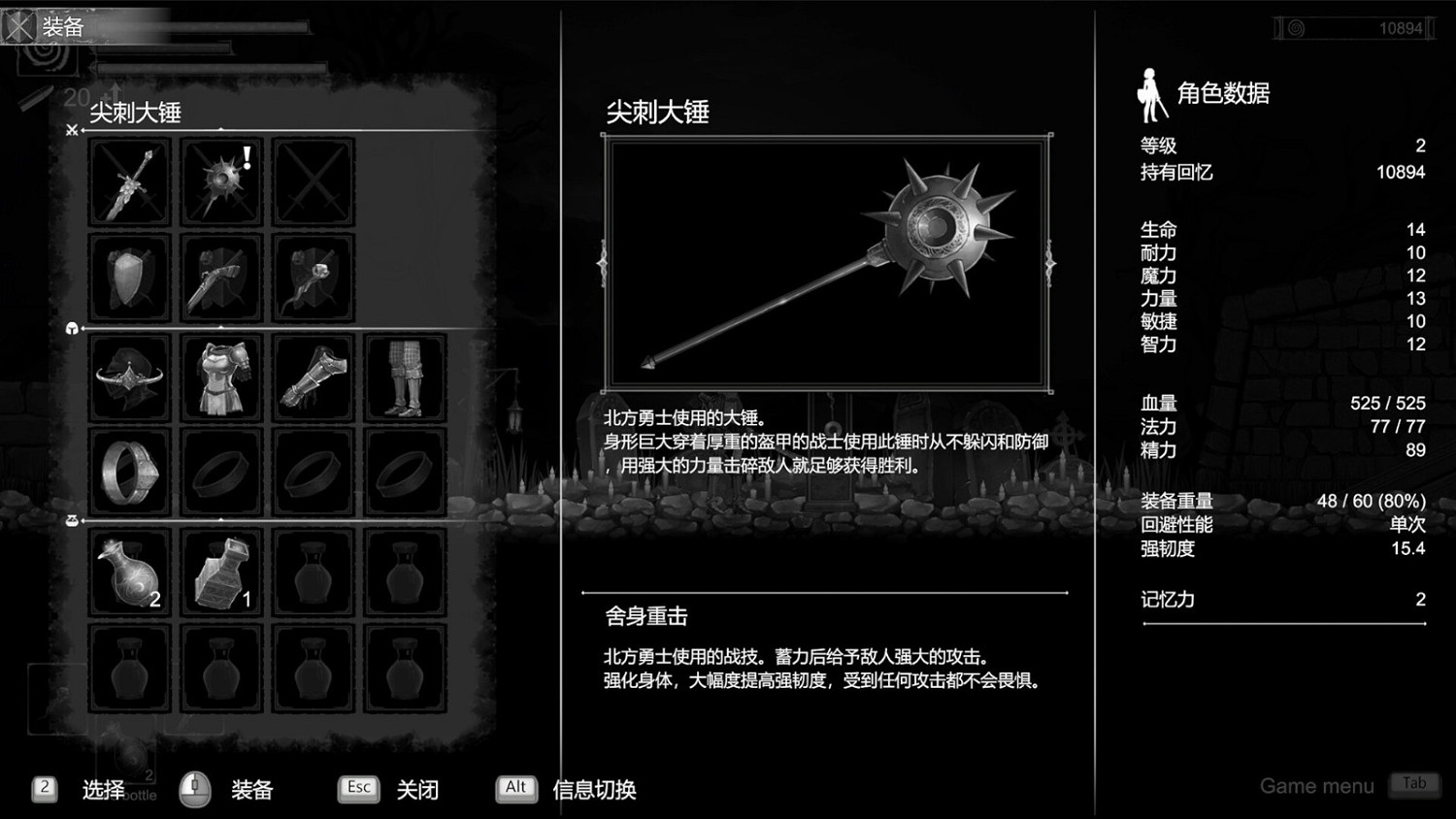Select the flask showing quantity 2

(x=129, y=573)
